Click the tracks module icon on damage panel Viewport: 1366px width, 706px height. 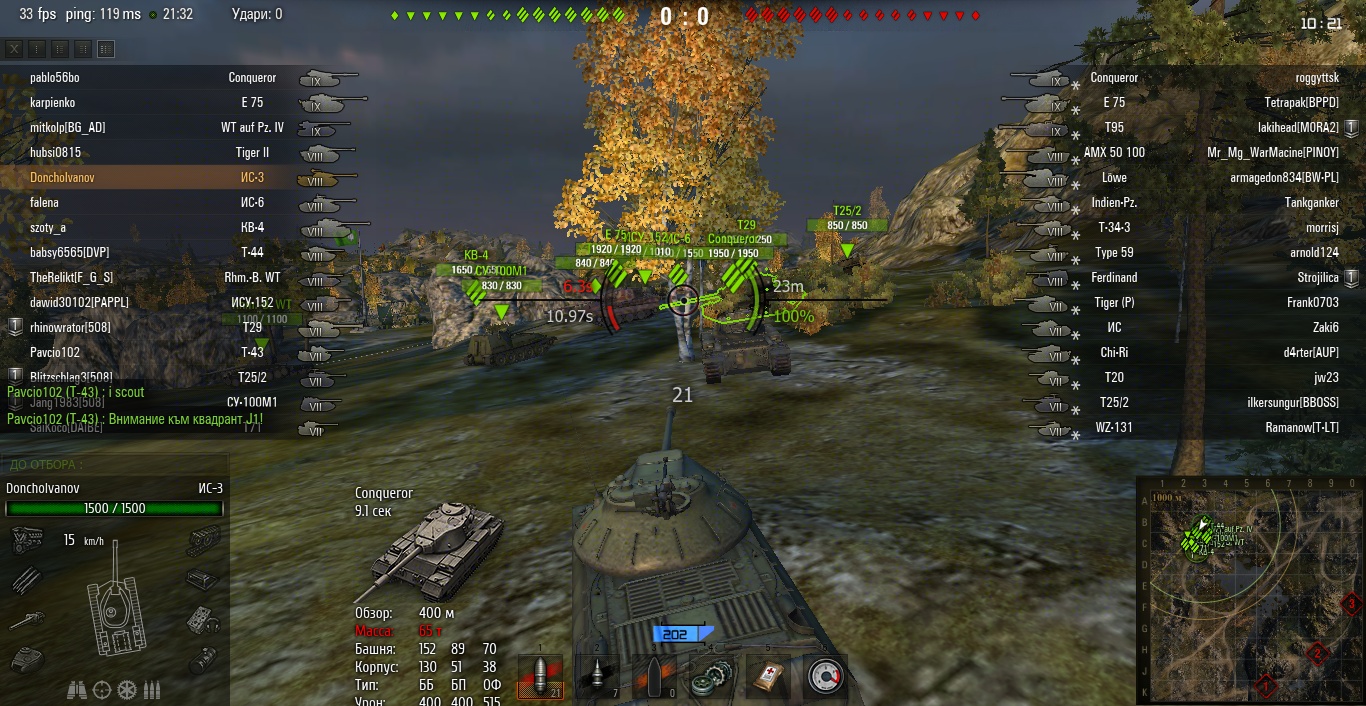pyautogui.click(x=203, y=541)
